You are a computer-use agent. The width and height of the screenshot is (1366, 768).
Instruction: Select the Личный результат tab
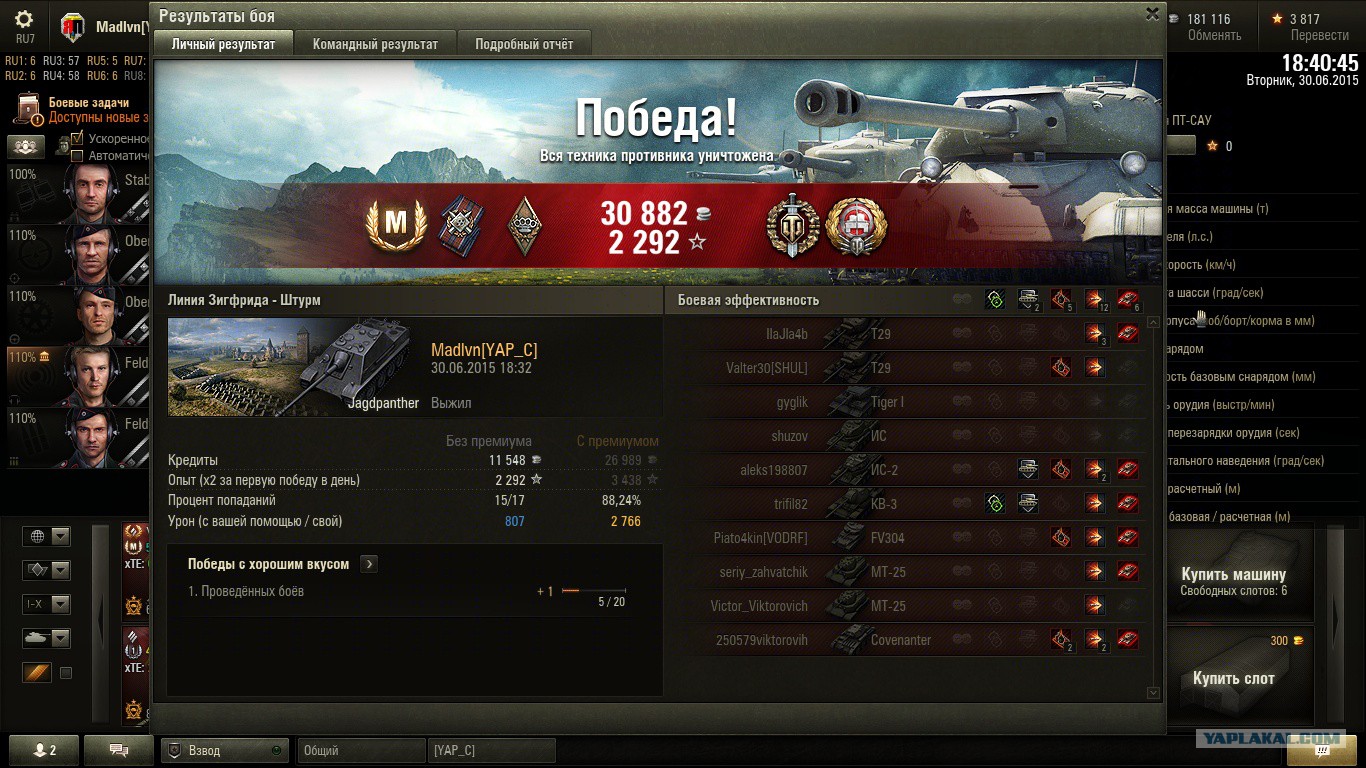pos(223,44)
